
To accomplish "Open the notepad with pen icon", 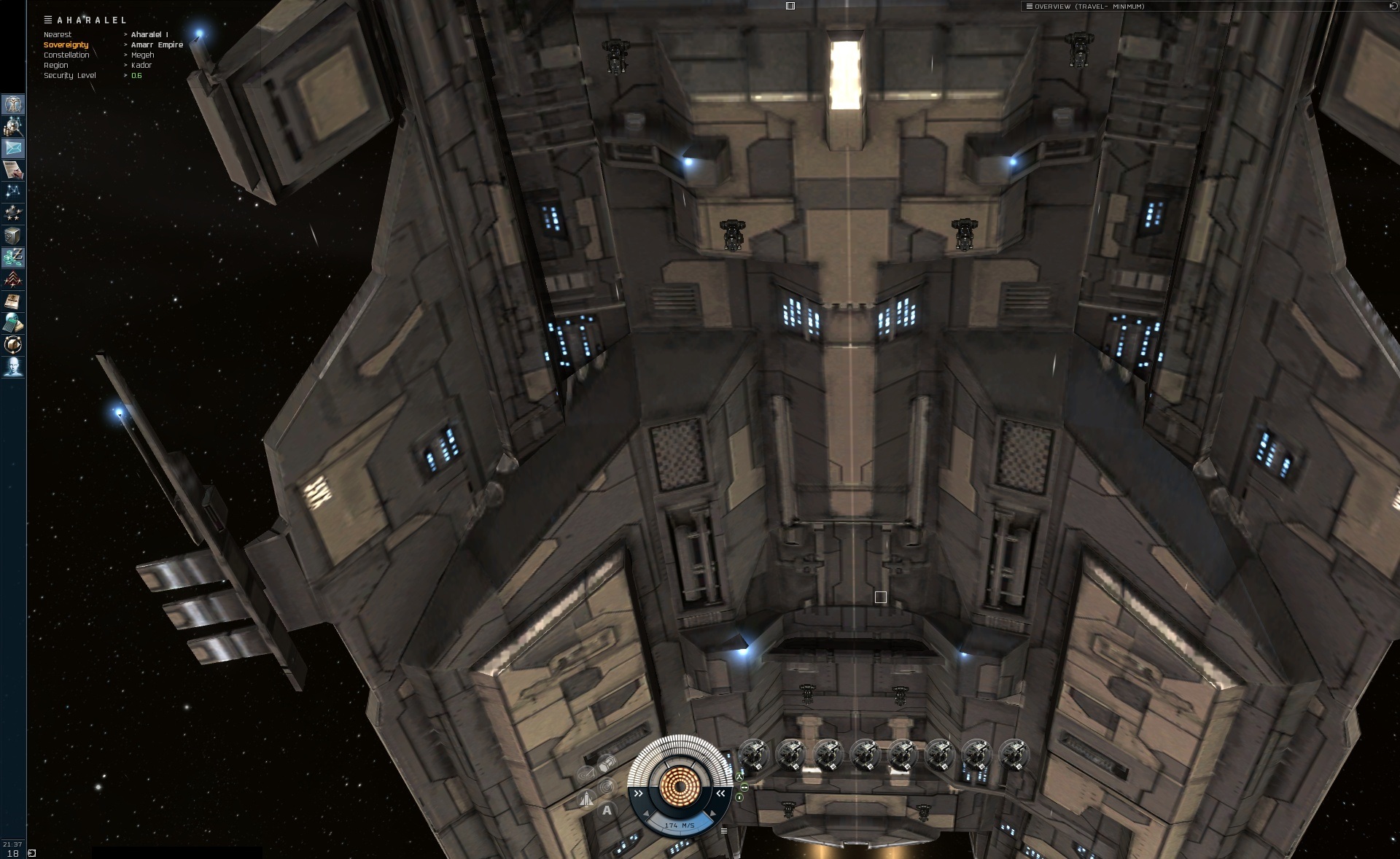I will click(13, 170).
